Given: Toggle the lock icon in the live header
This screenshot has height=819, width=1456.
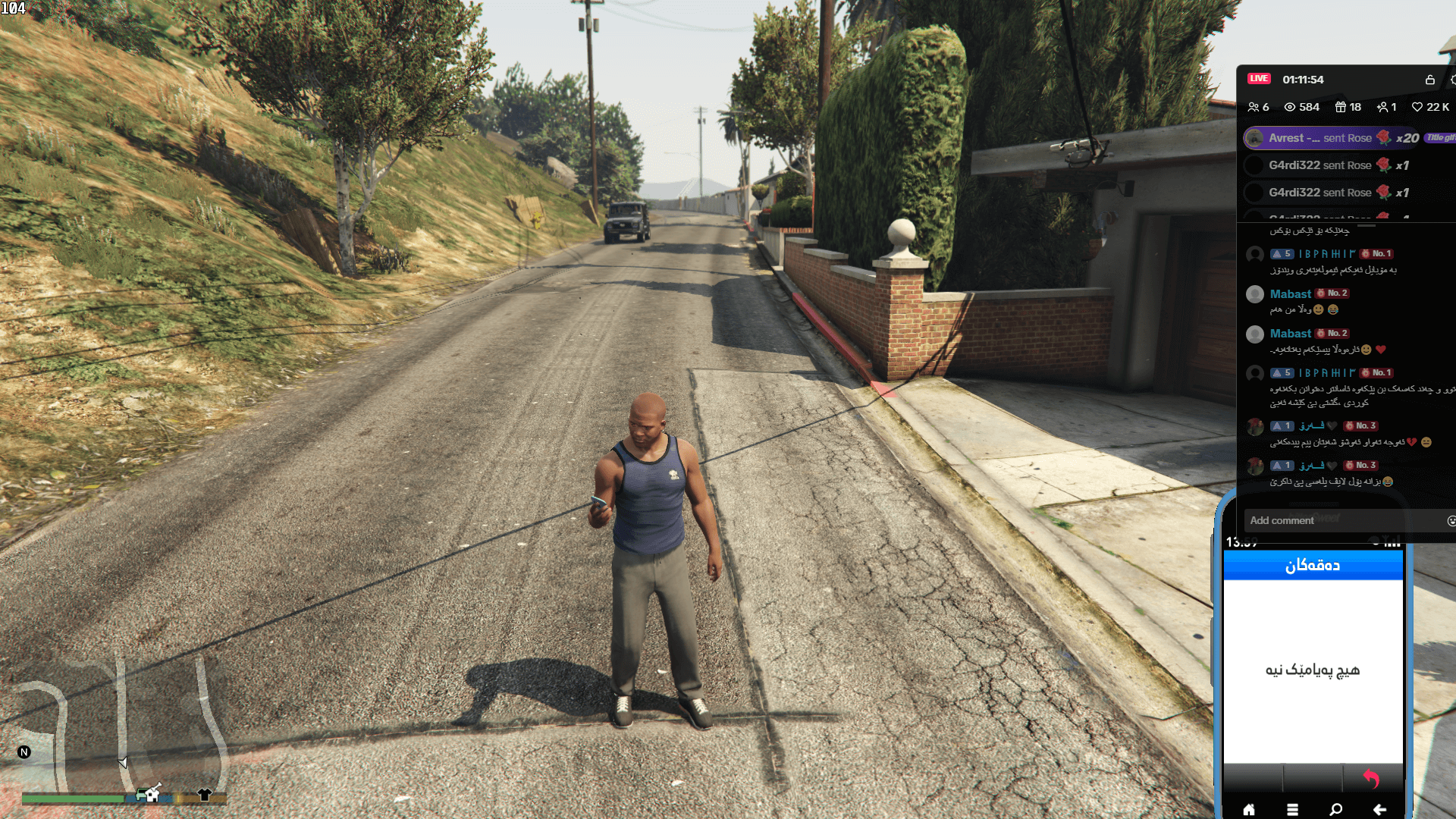Looking at the screenshot, I should tap(1430, 79).
